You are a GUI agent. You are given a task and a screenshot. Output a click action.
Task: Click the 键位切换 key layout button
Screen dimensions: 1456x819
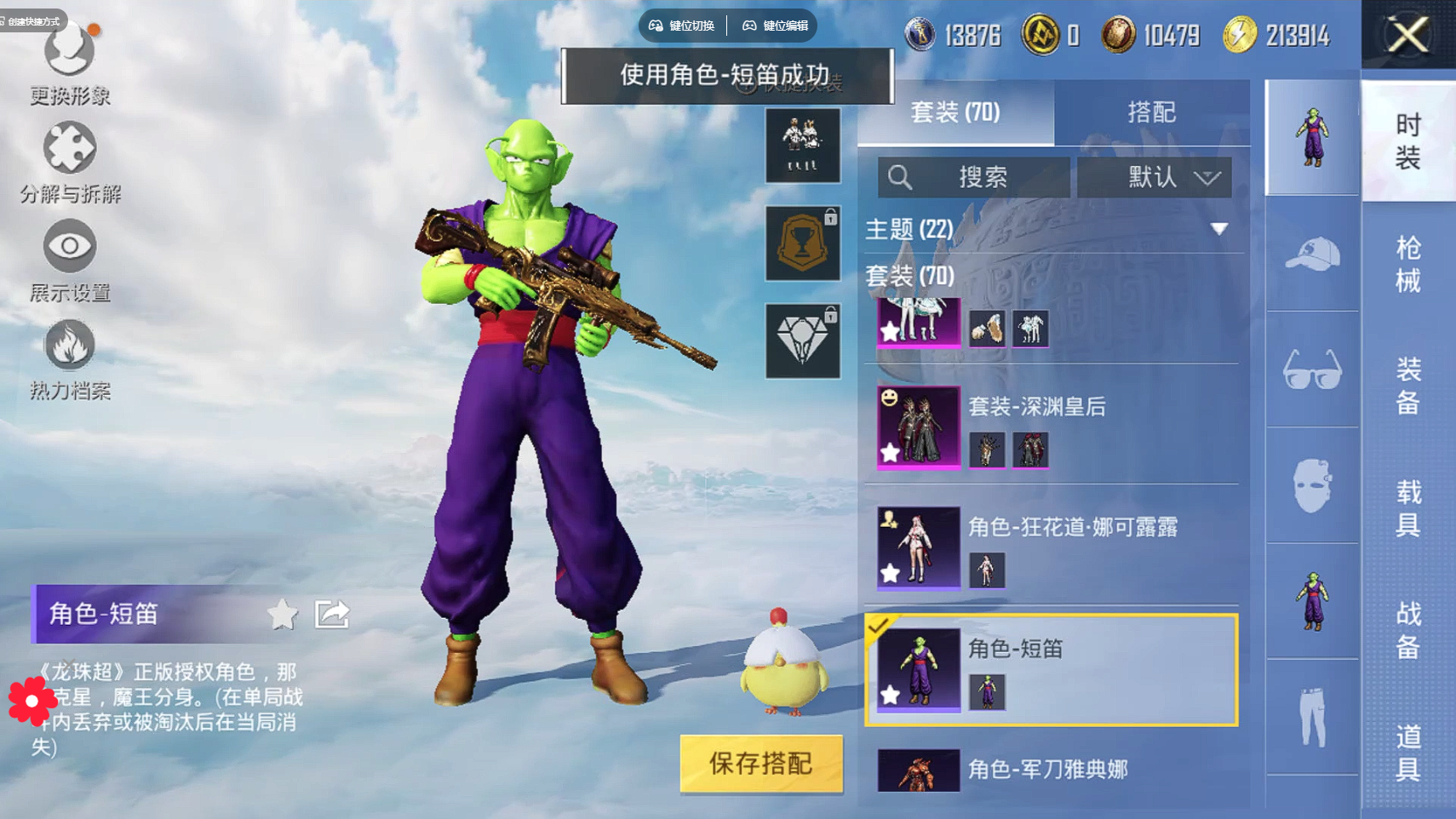pyautogui.click(x=682, y=26)
